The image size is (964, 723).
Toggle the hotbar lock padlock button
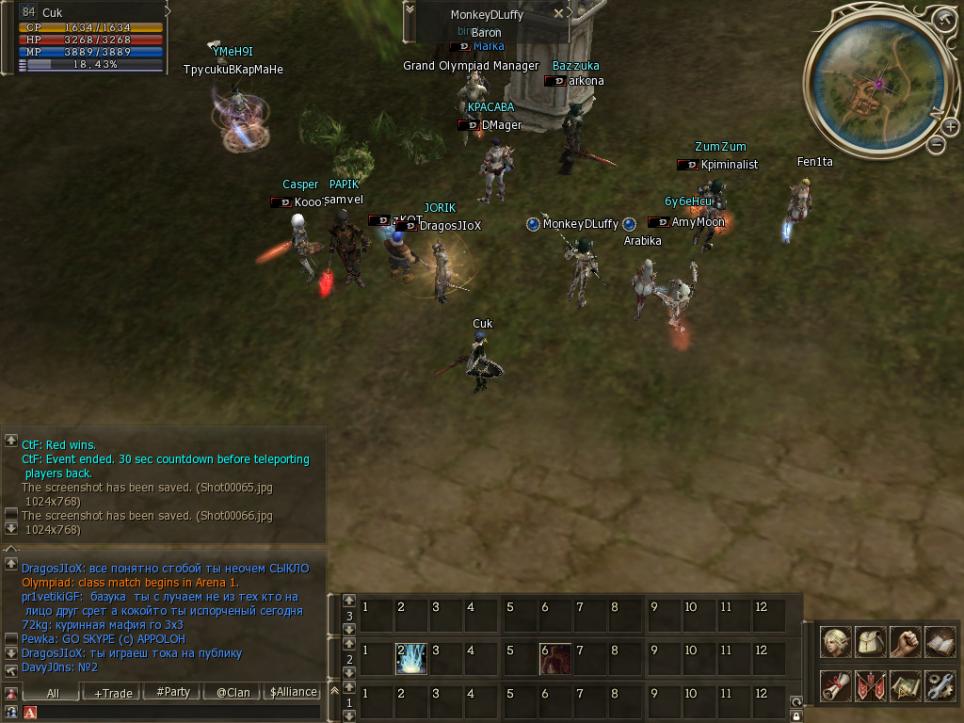point(796,716)
